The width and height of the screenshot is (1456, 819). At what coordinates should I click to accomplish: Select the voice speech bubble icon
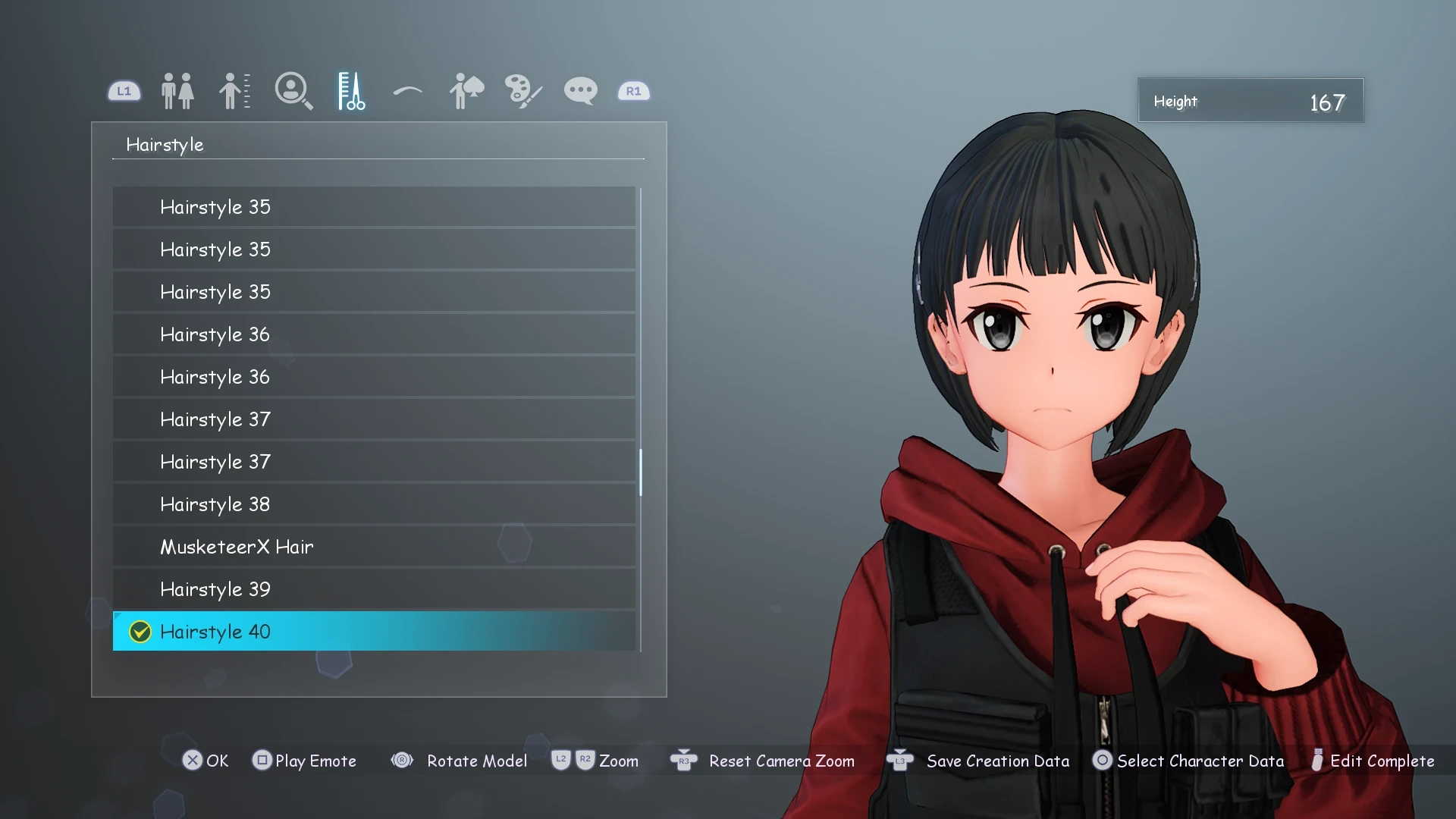pos(579,90)
